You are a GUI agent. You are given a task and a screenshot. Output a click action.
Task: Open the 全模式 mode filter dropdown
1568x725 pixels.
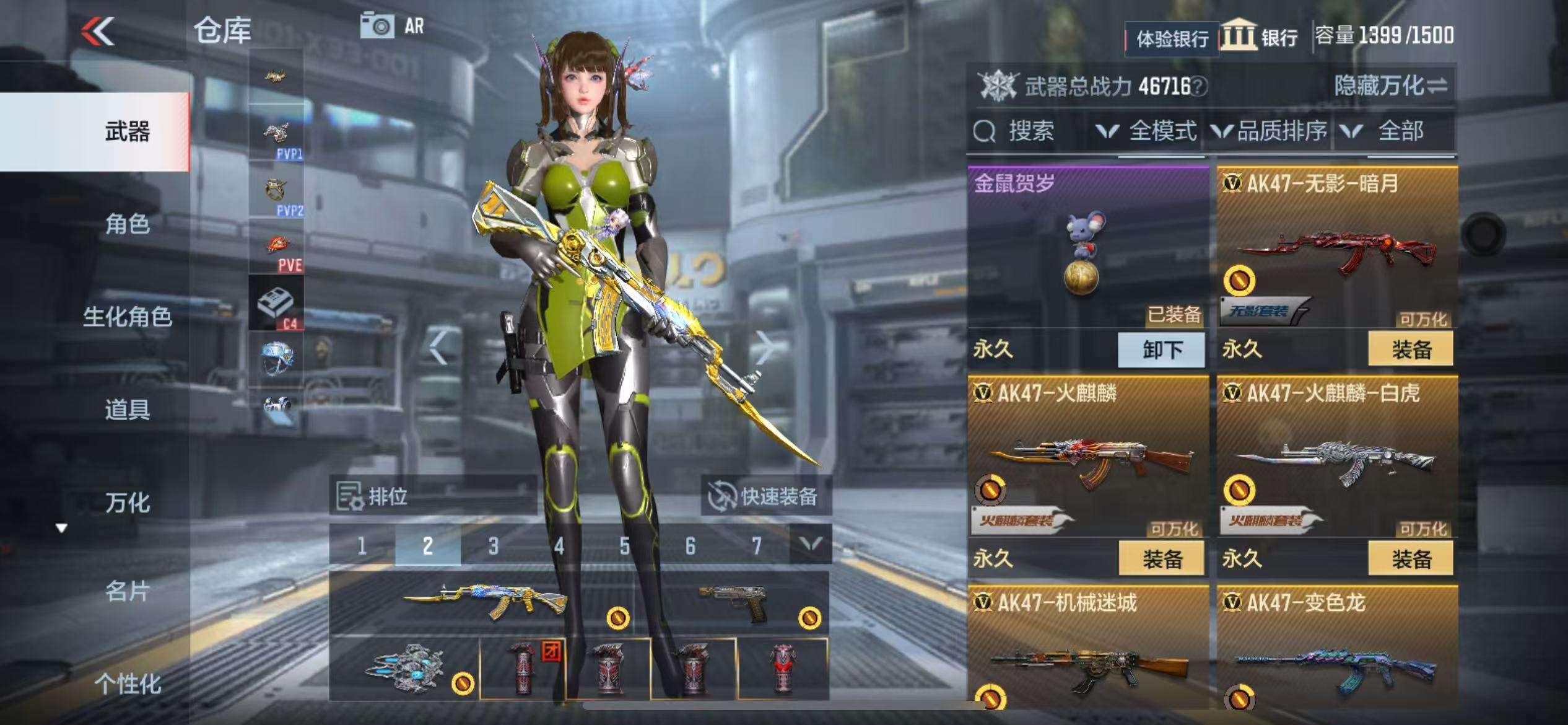click(1146, 131)
